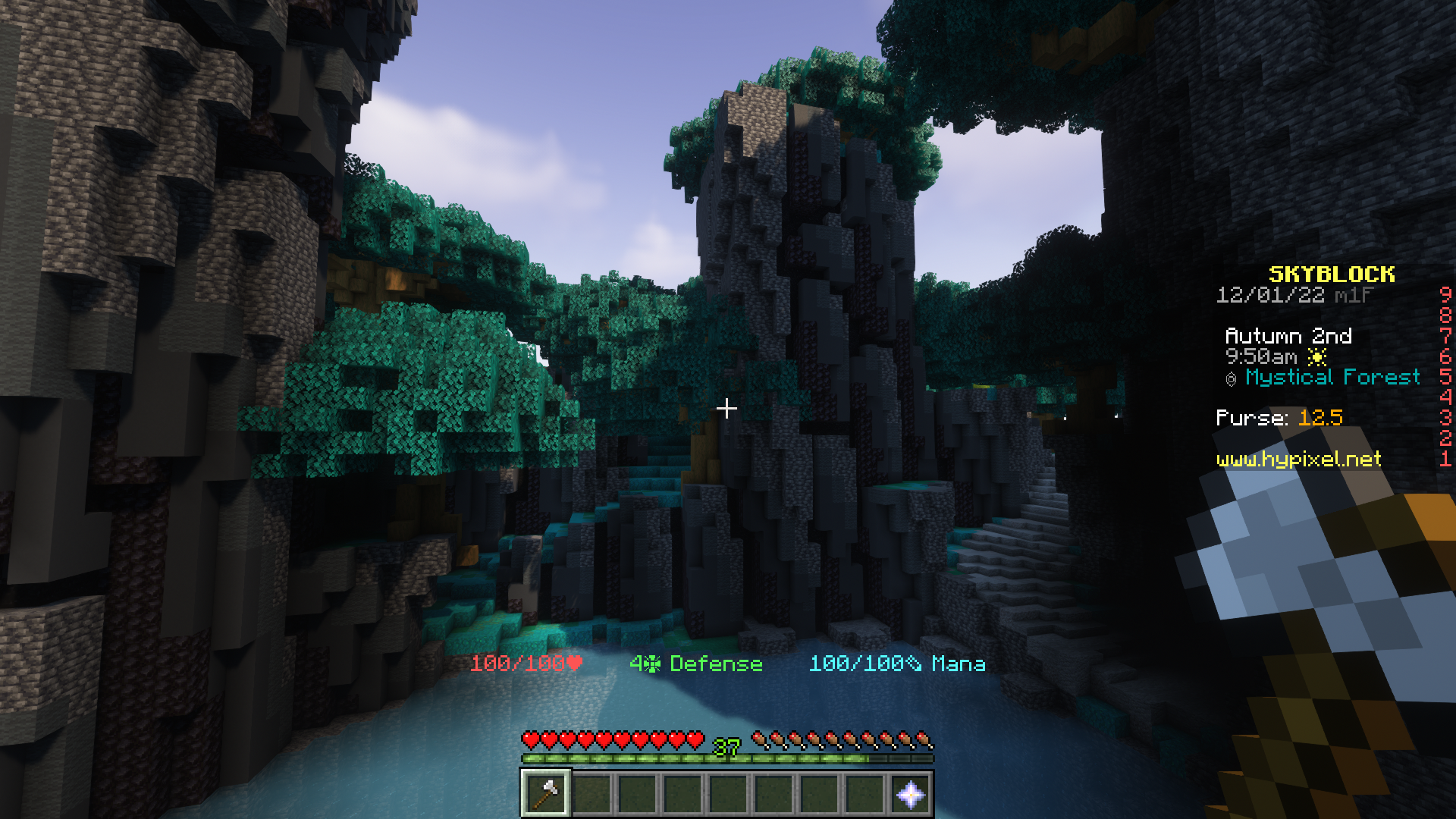1456x819 pixels.
Task: Click the mana symbol after 100/100
Action: 915,664
